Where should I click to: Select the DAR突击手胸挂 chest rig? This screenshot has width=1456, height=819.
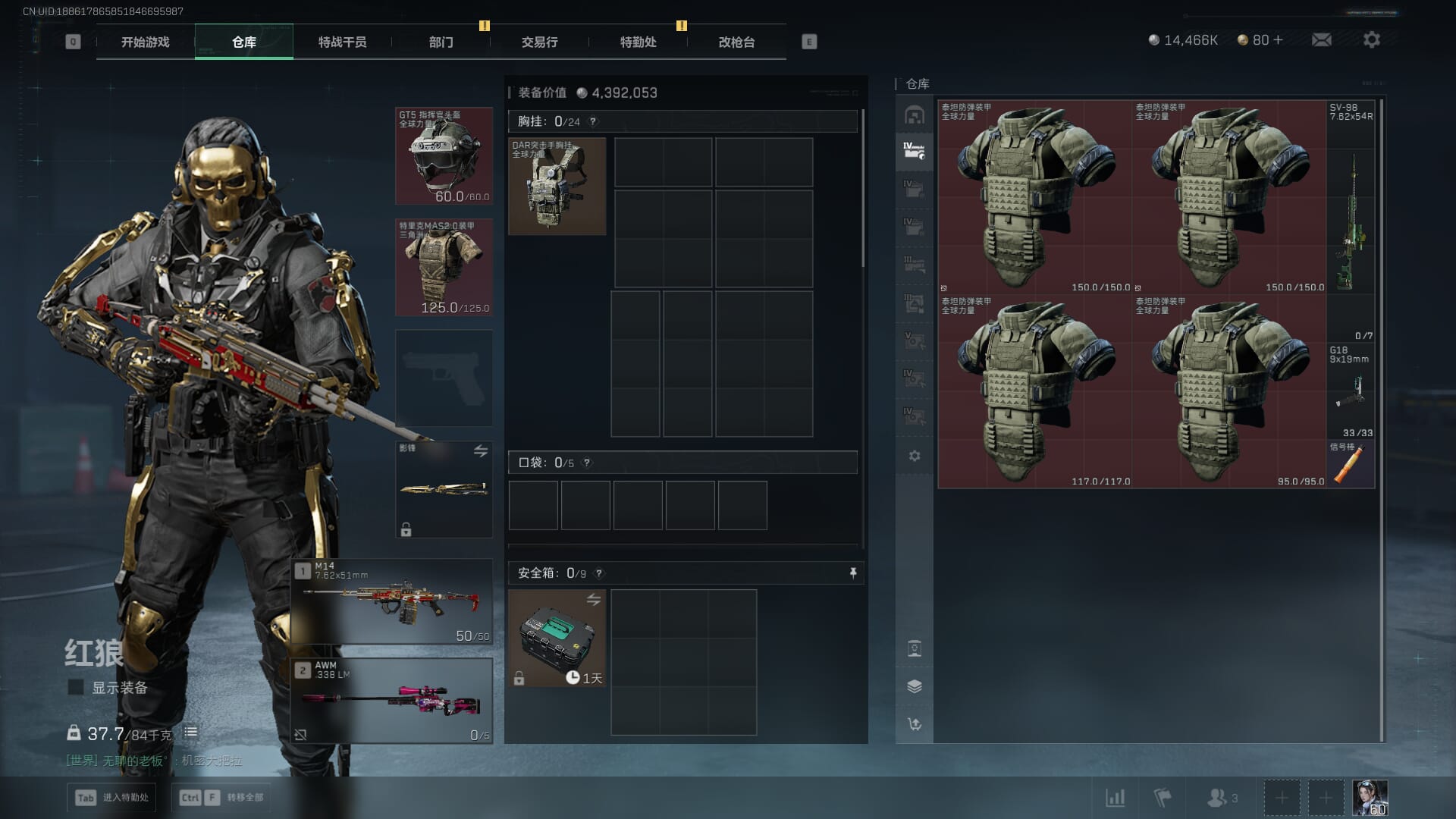tap(557, 187)
